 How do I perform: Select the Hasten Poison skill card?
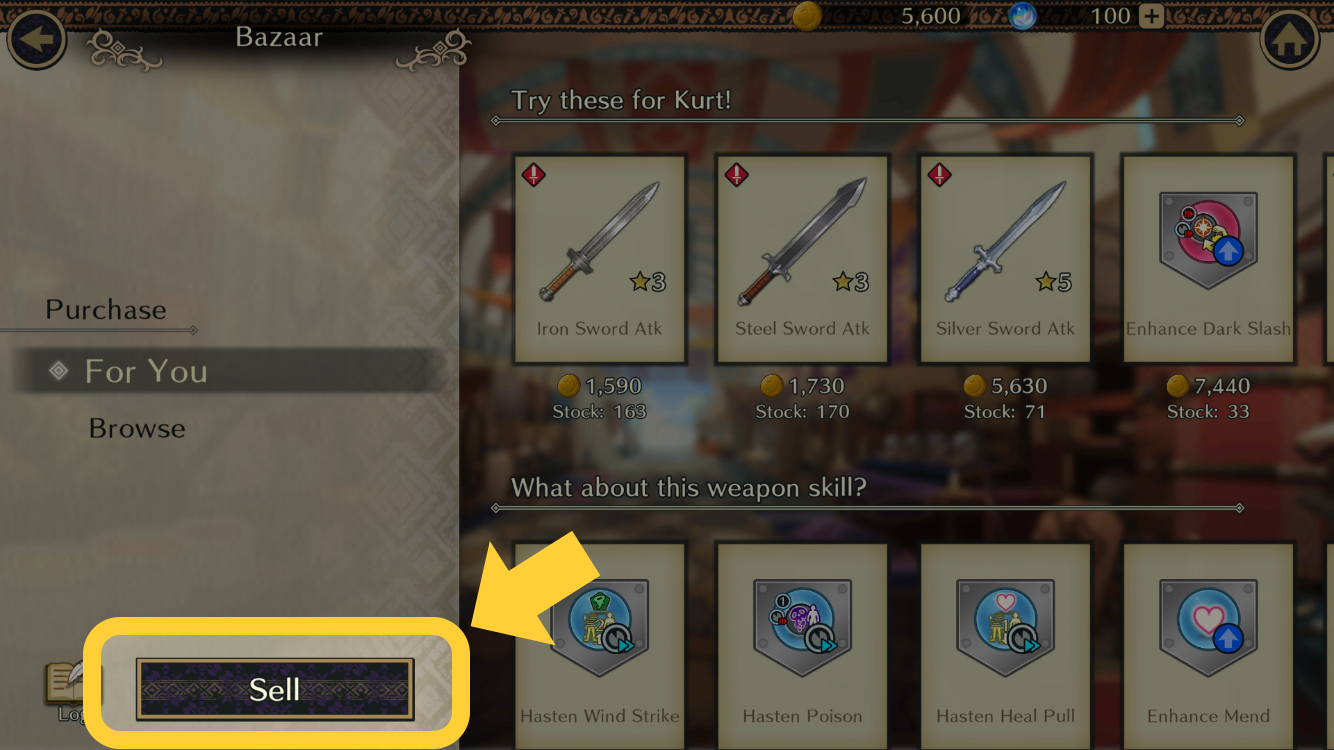[x=802, y=640]
